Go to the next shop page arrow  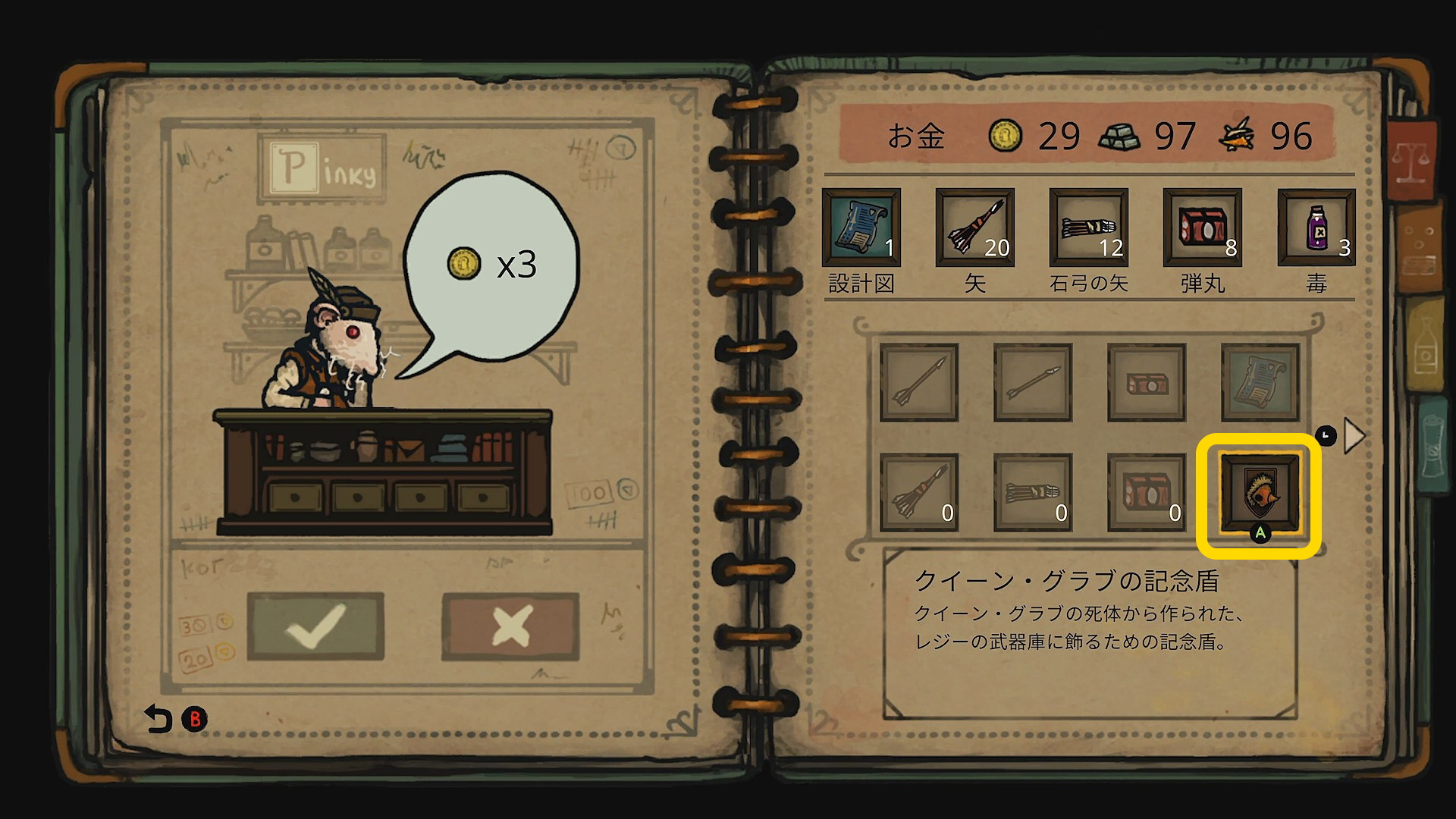1354,436
